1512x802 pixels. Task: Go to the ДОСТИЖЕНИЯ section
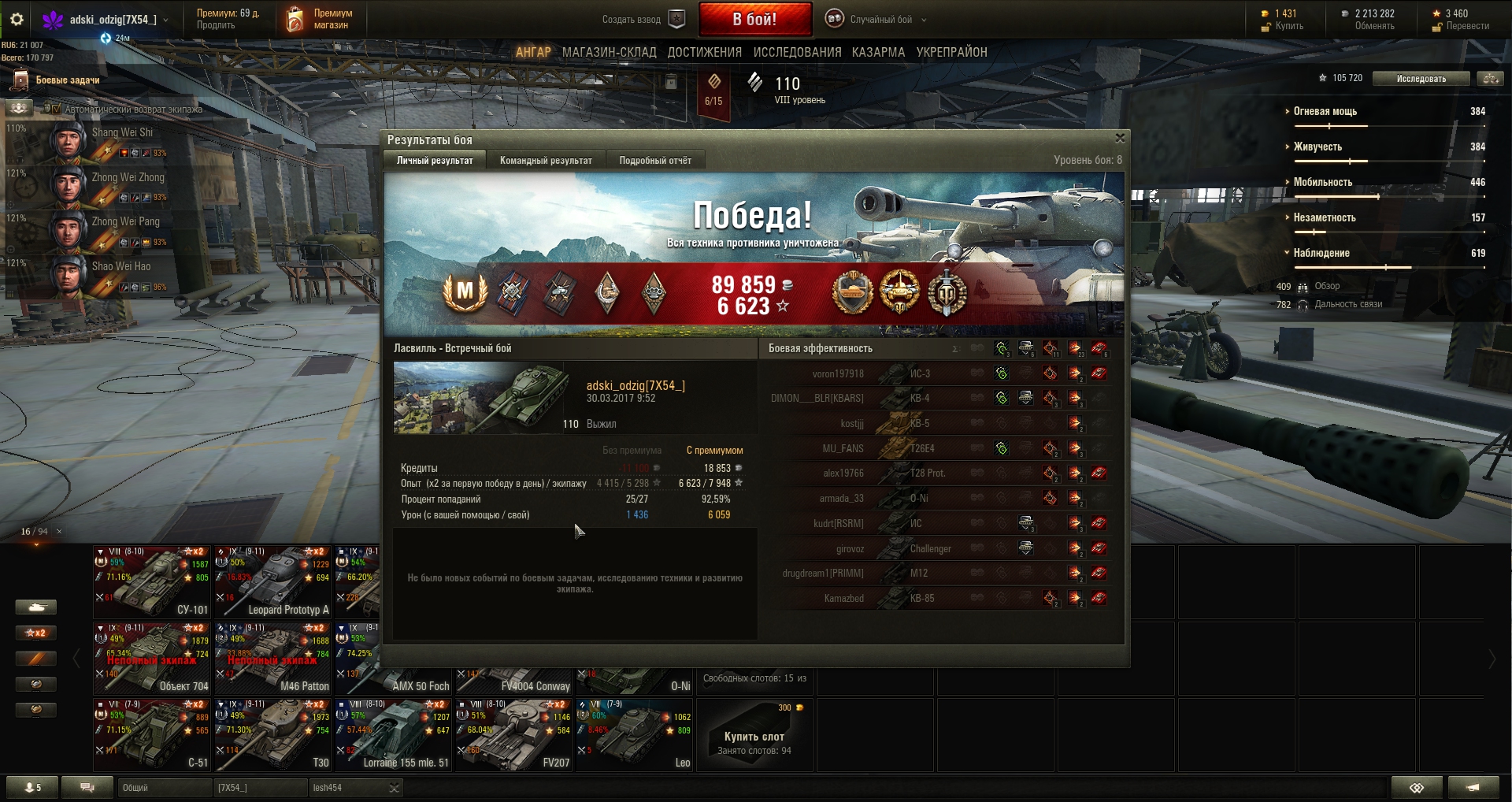pyautogui.click(x=704, y=52)
